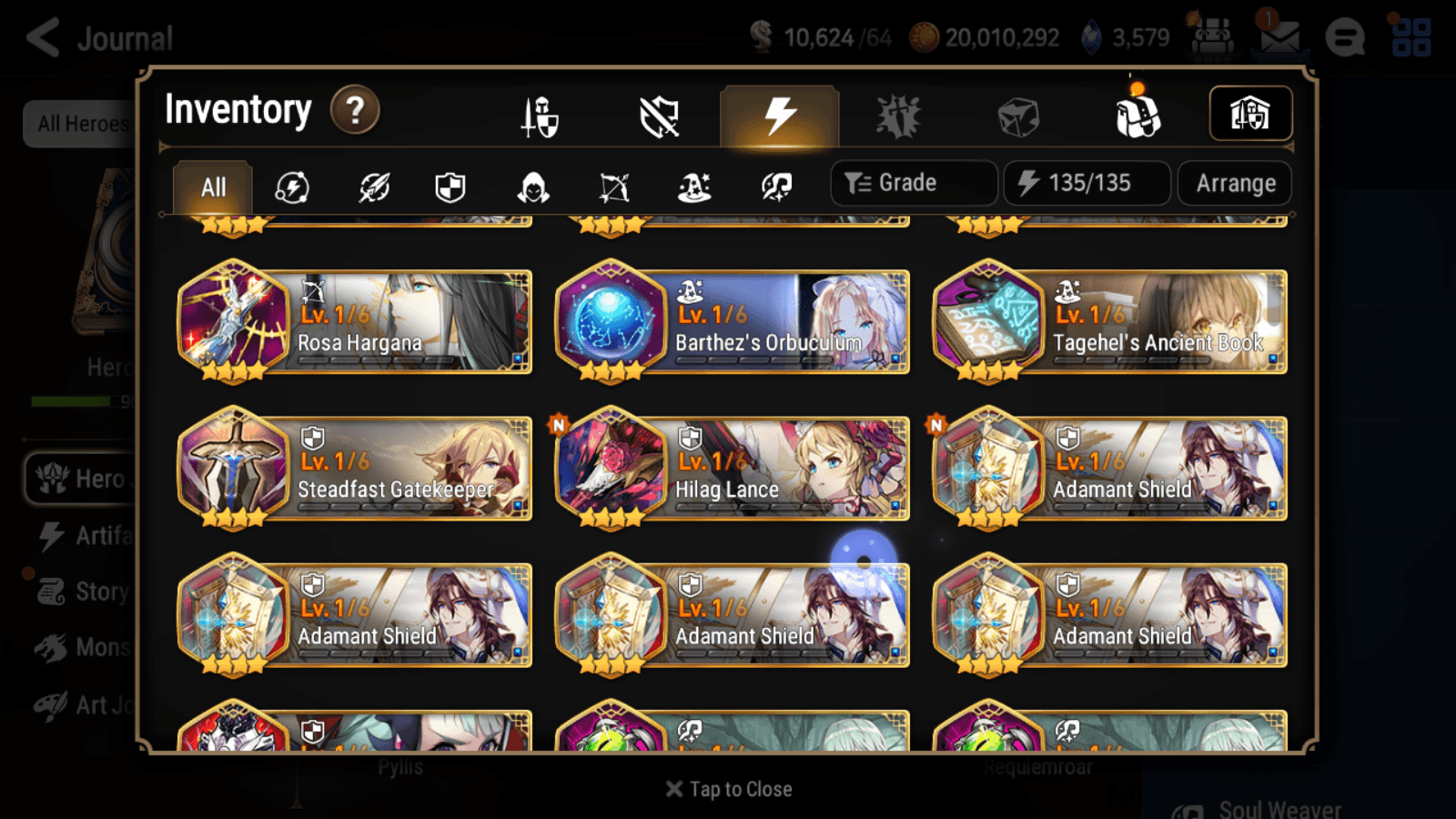The image size is (1456, 819).
Task: Select the Rosa Hargana artifact
Action: pos(355,323)
